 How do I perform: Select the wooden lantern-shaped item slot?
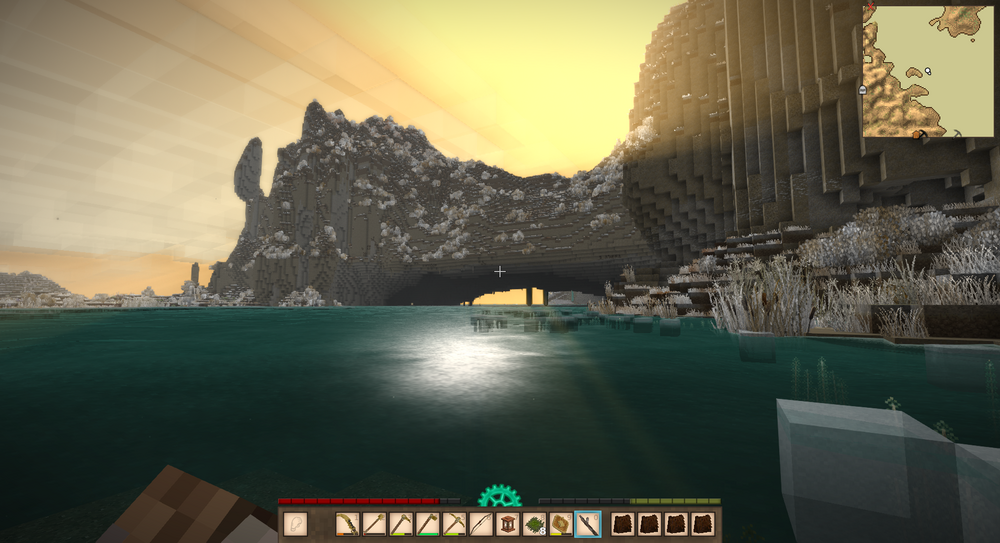coord(508,524)
